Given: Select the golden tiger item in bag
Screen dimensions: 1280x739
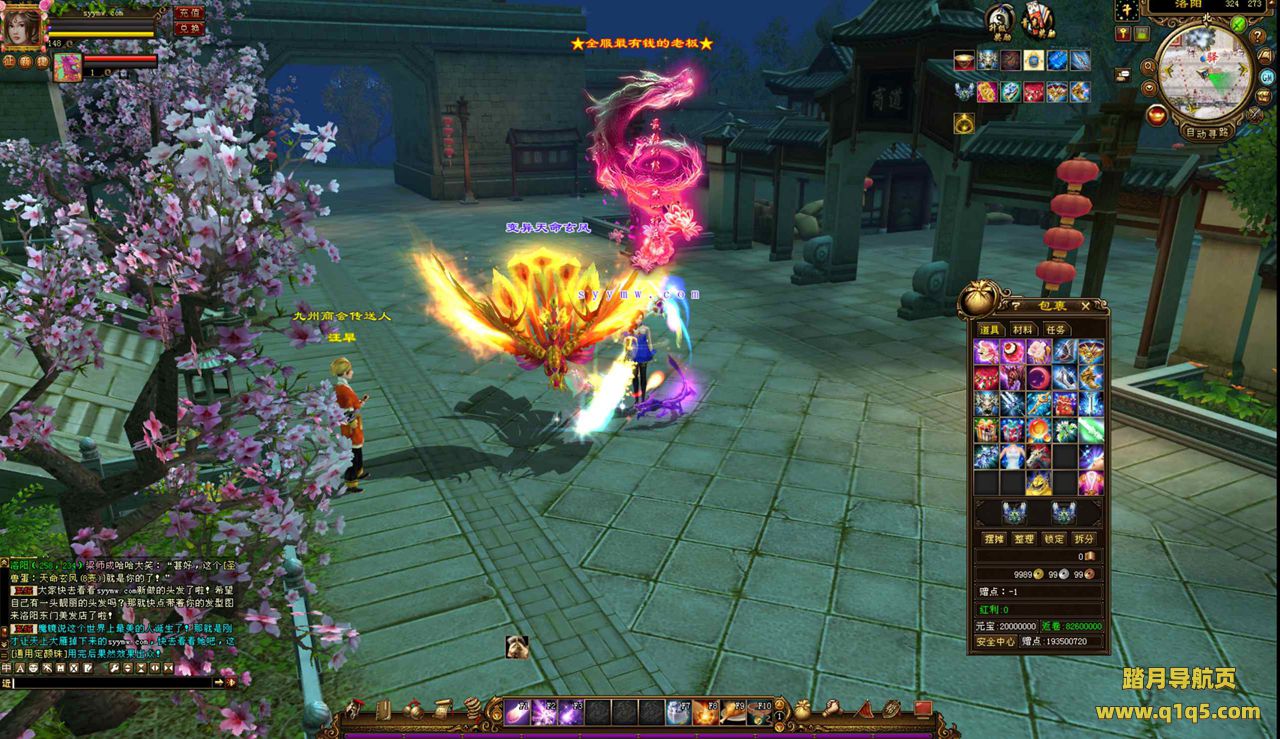Looking at the screenshot, I should (1037, 483).
